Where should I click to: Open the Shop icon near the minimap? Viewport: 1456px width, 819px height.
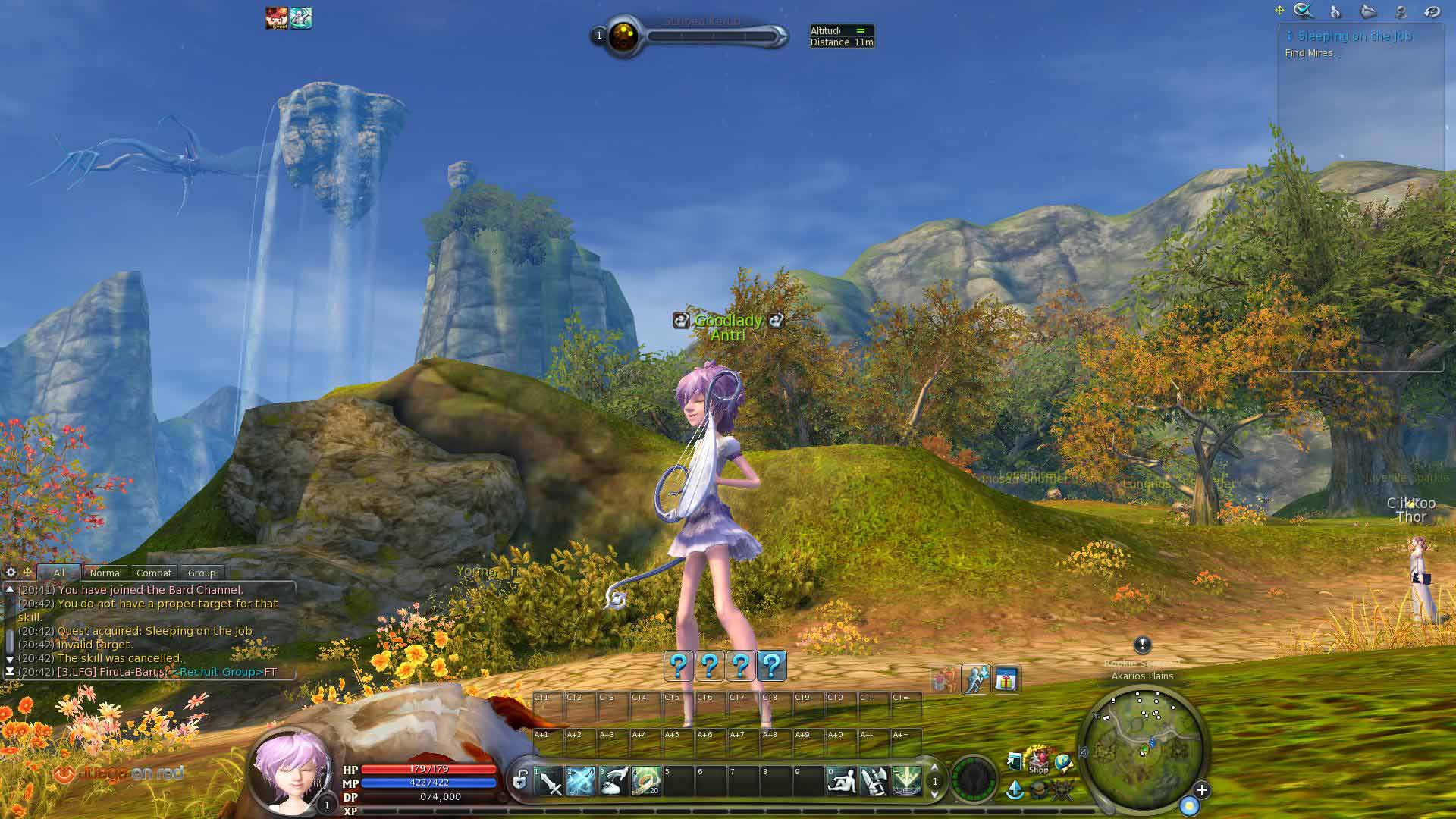click(x=1038, y=761)
